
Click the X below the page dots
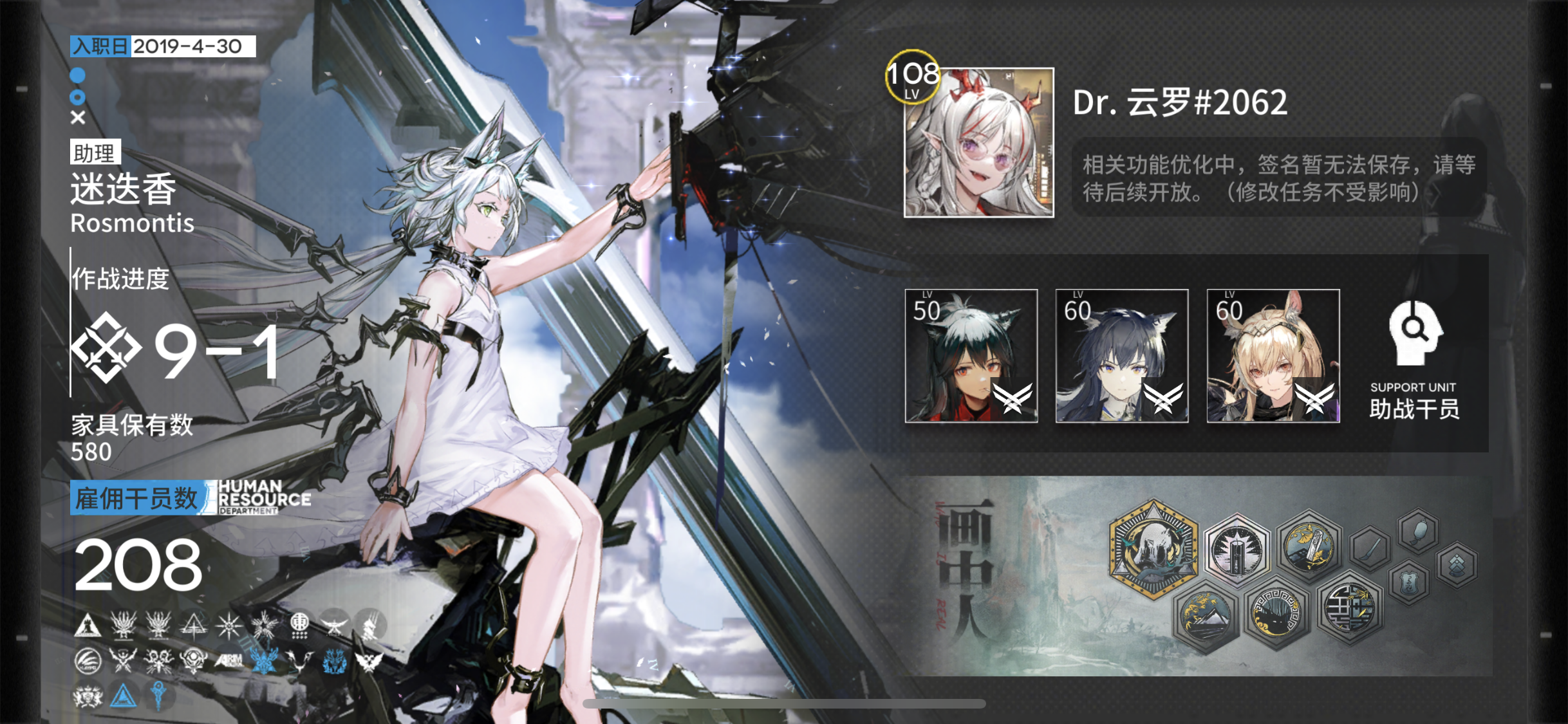tap(77, 117)
